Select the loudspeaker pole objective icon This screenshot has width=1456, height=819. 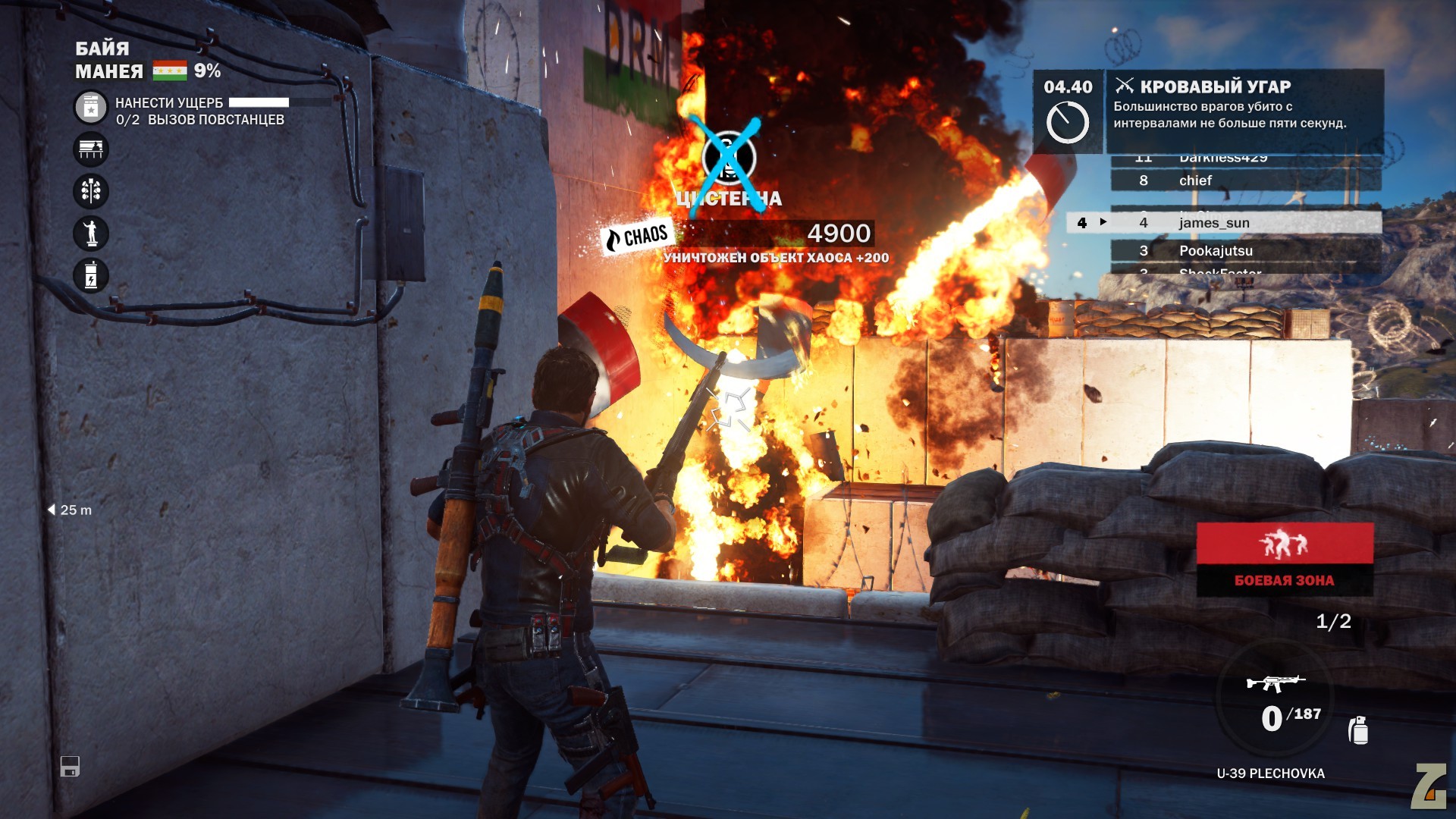click(x=91, y=191)
